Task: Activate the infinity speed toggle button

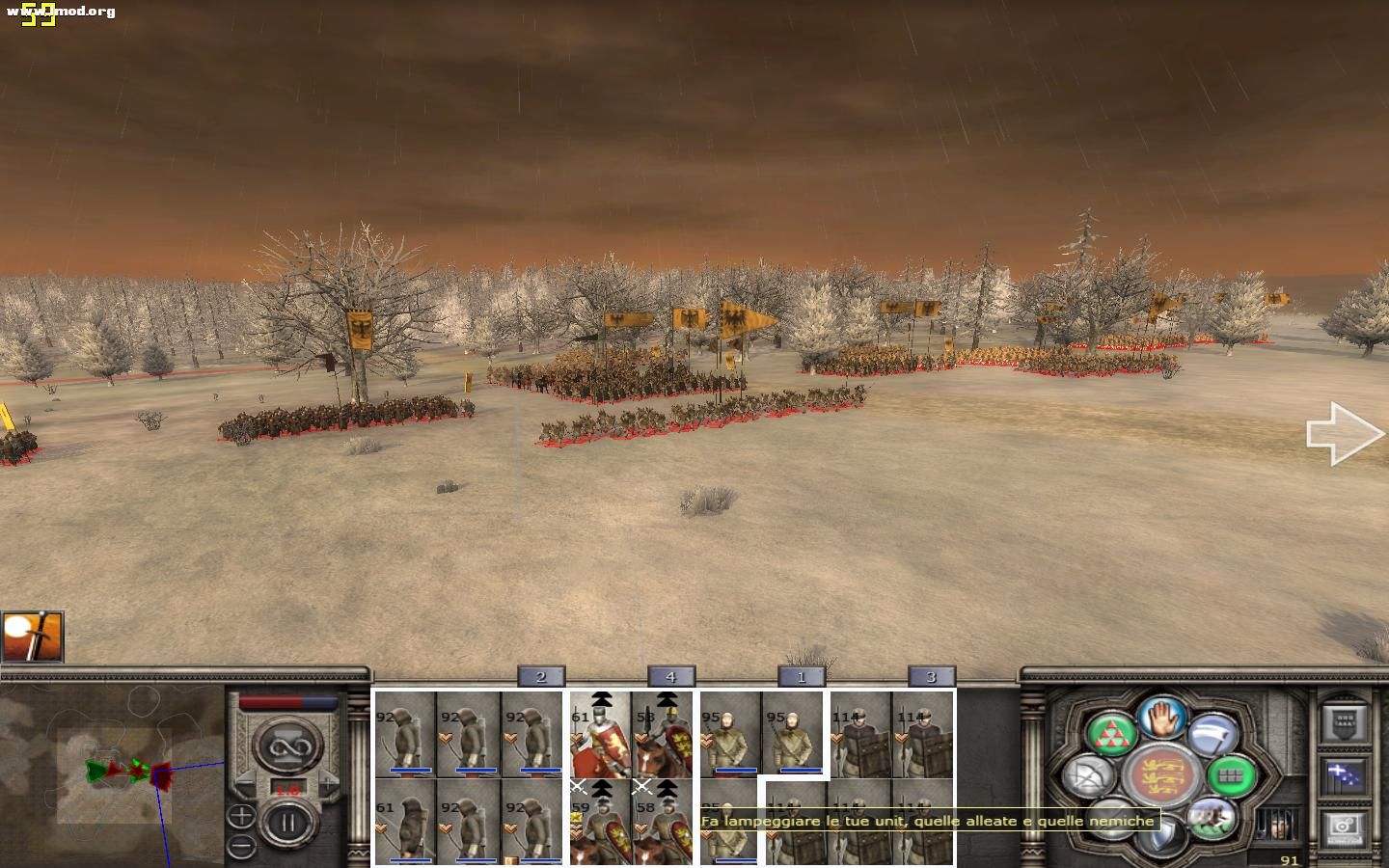Action: point(286,746)
